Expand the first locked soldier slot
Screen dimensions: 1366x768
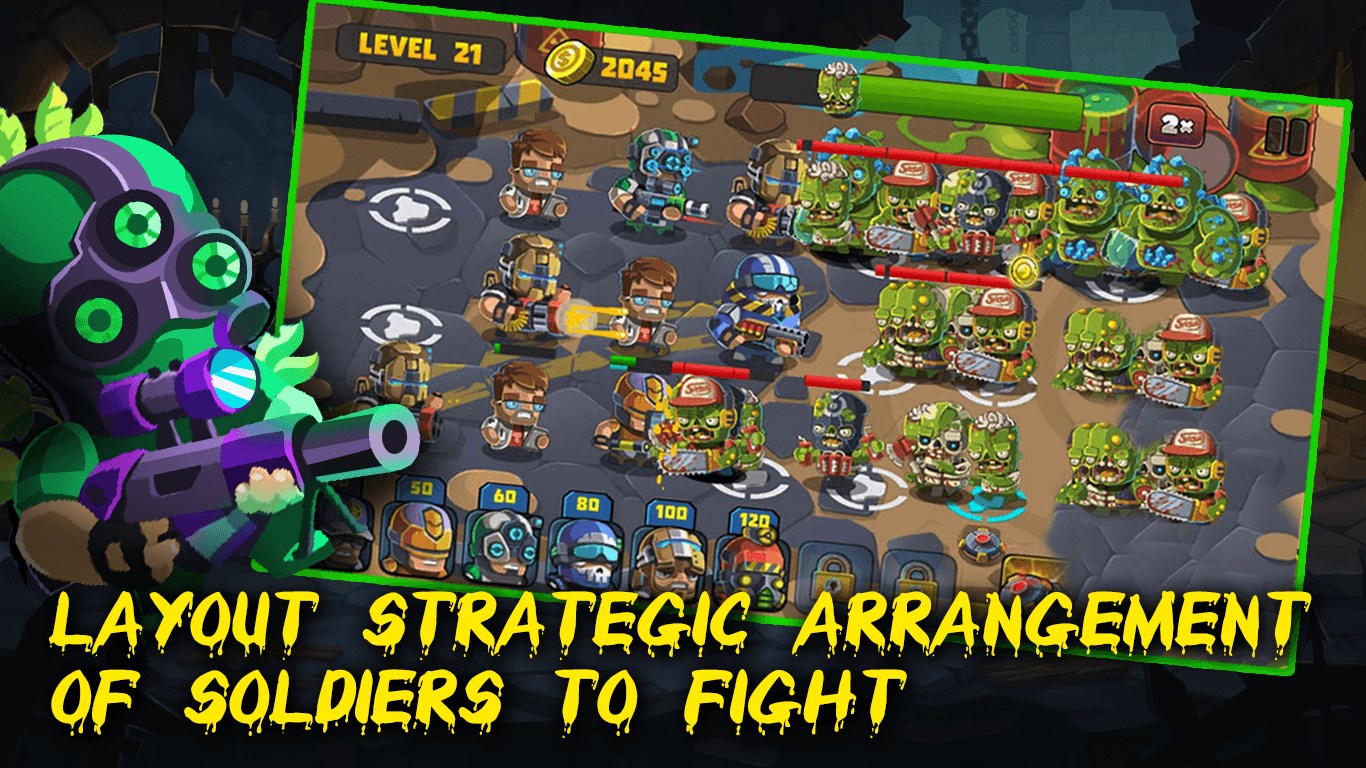tap(832, 575)
